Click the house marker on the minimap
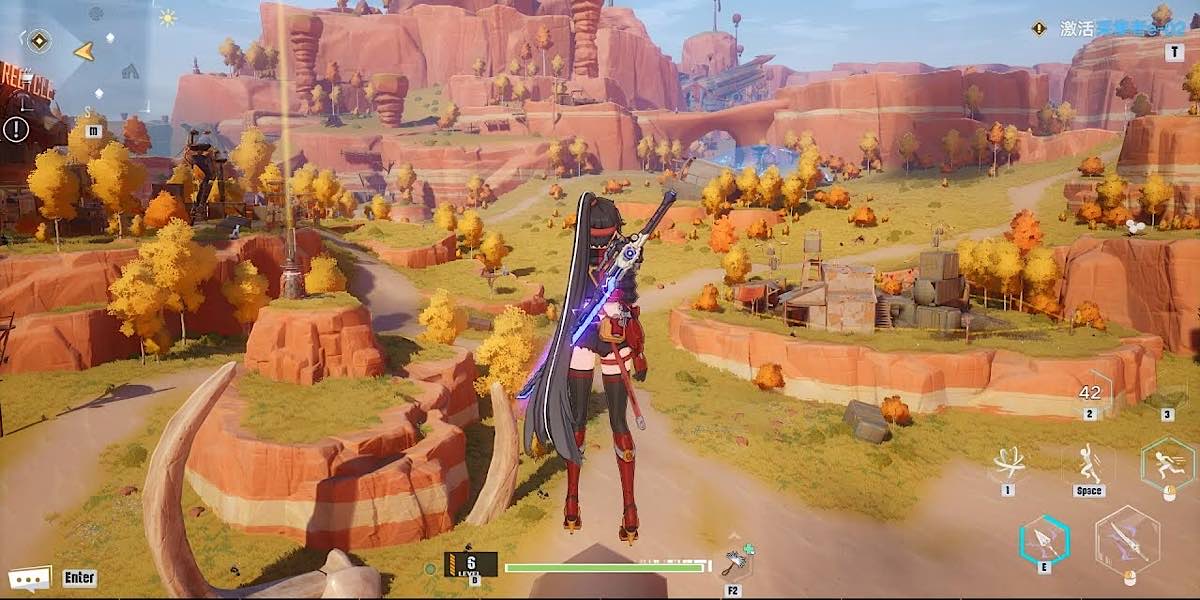 pos(130,71)
